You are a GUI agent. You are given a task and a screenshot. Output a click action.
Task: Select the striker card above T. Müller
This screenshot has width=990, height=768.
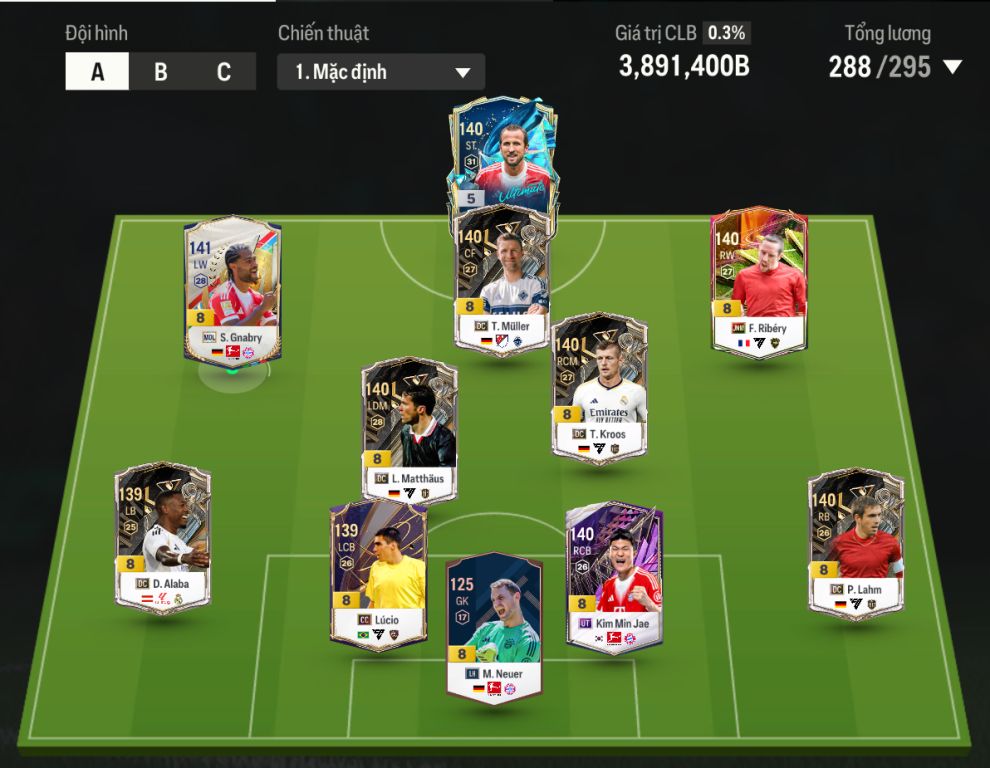[x=502, y=150]
